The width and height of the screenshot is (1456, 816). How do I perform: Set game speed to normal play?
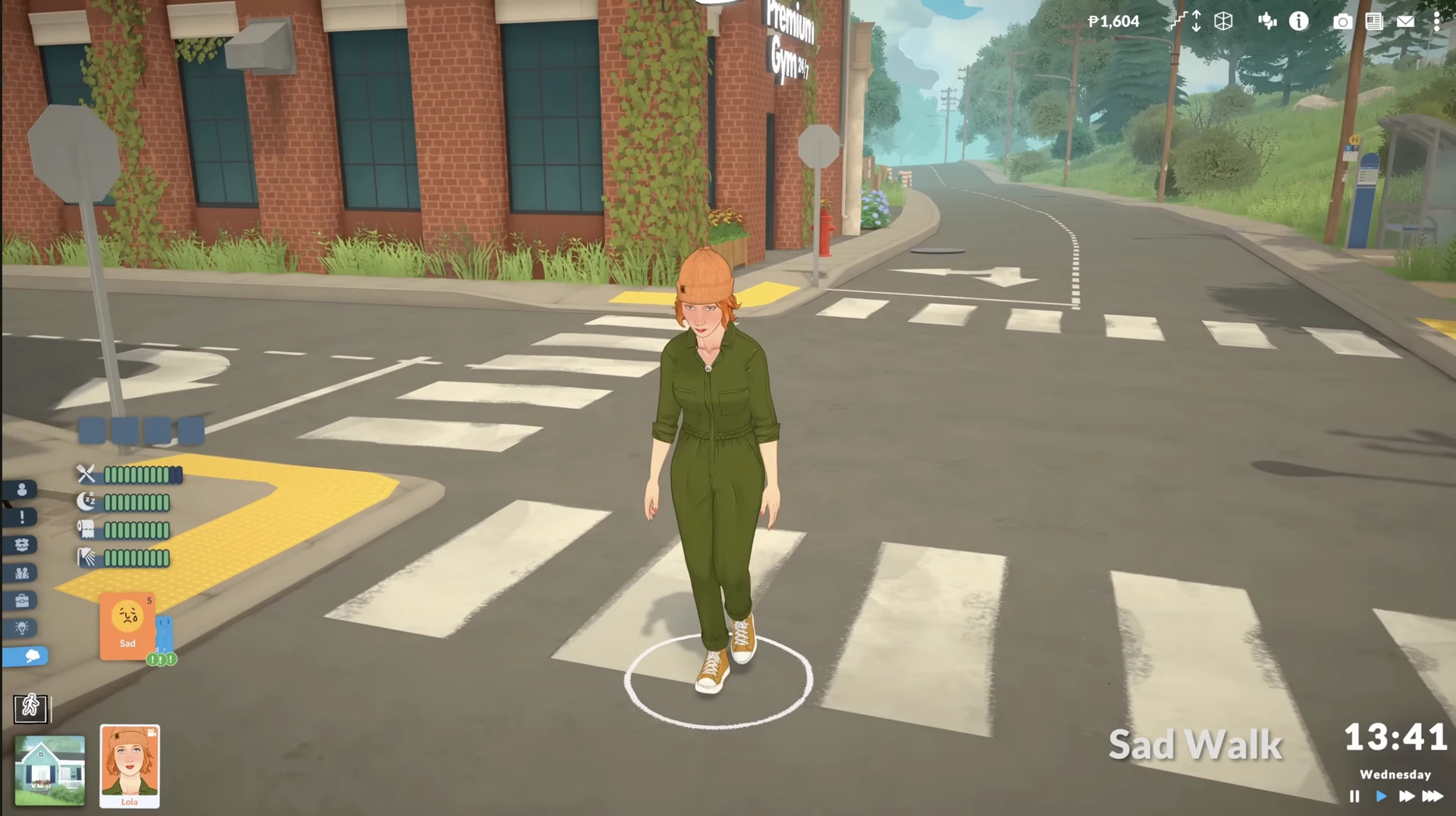(1381, 796)
